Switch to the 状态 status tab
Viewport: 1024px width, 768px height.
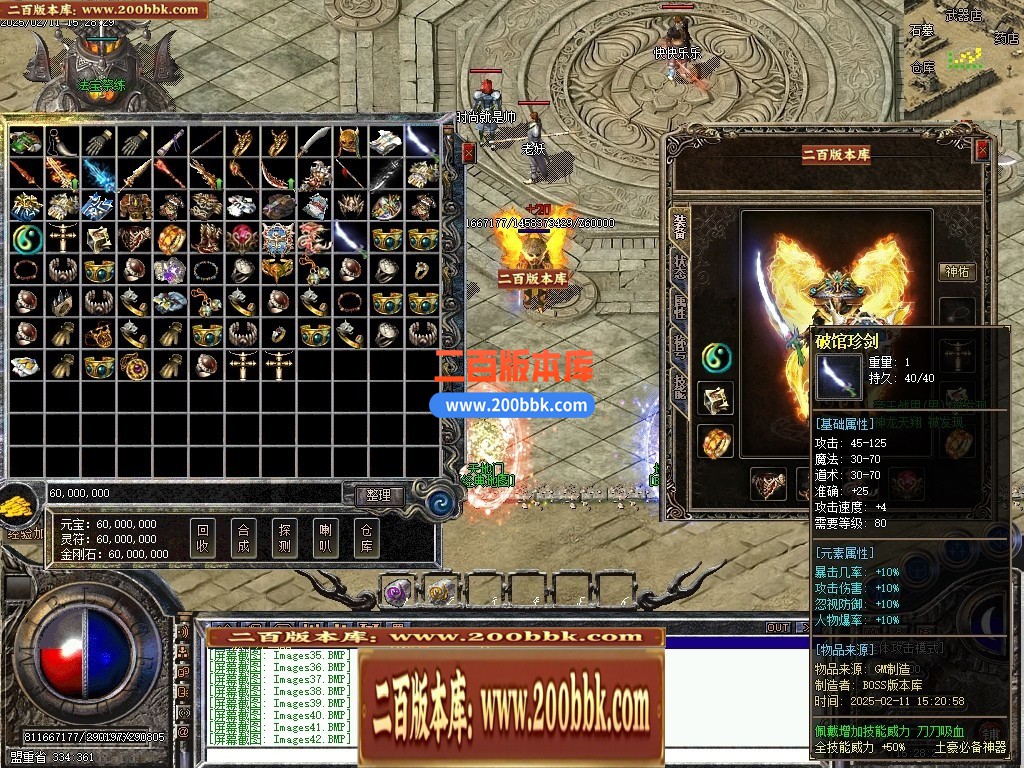(x=680, y=267)
